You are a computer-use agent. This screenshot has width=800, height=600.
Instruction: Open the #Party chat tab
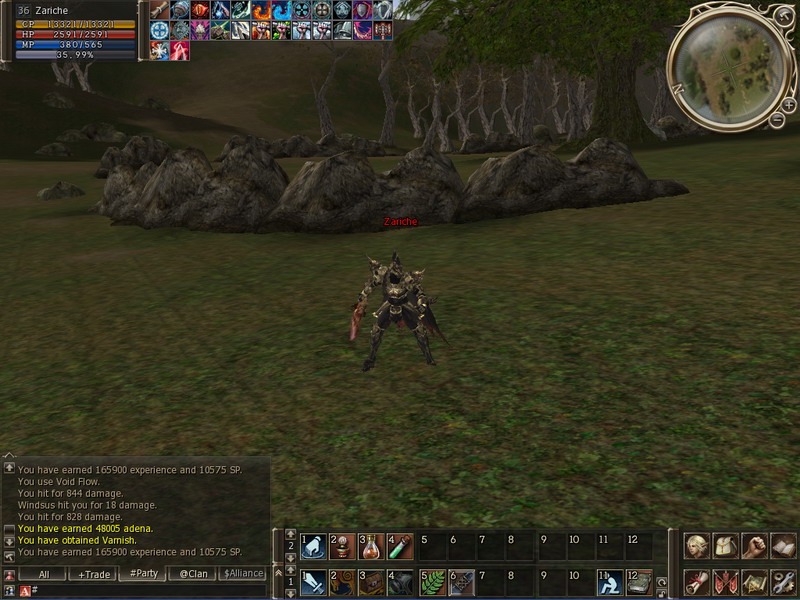pyautogui.click(x=144, y=574)
